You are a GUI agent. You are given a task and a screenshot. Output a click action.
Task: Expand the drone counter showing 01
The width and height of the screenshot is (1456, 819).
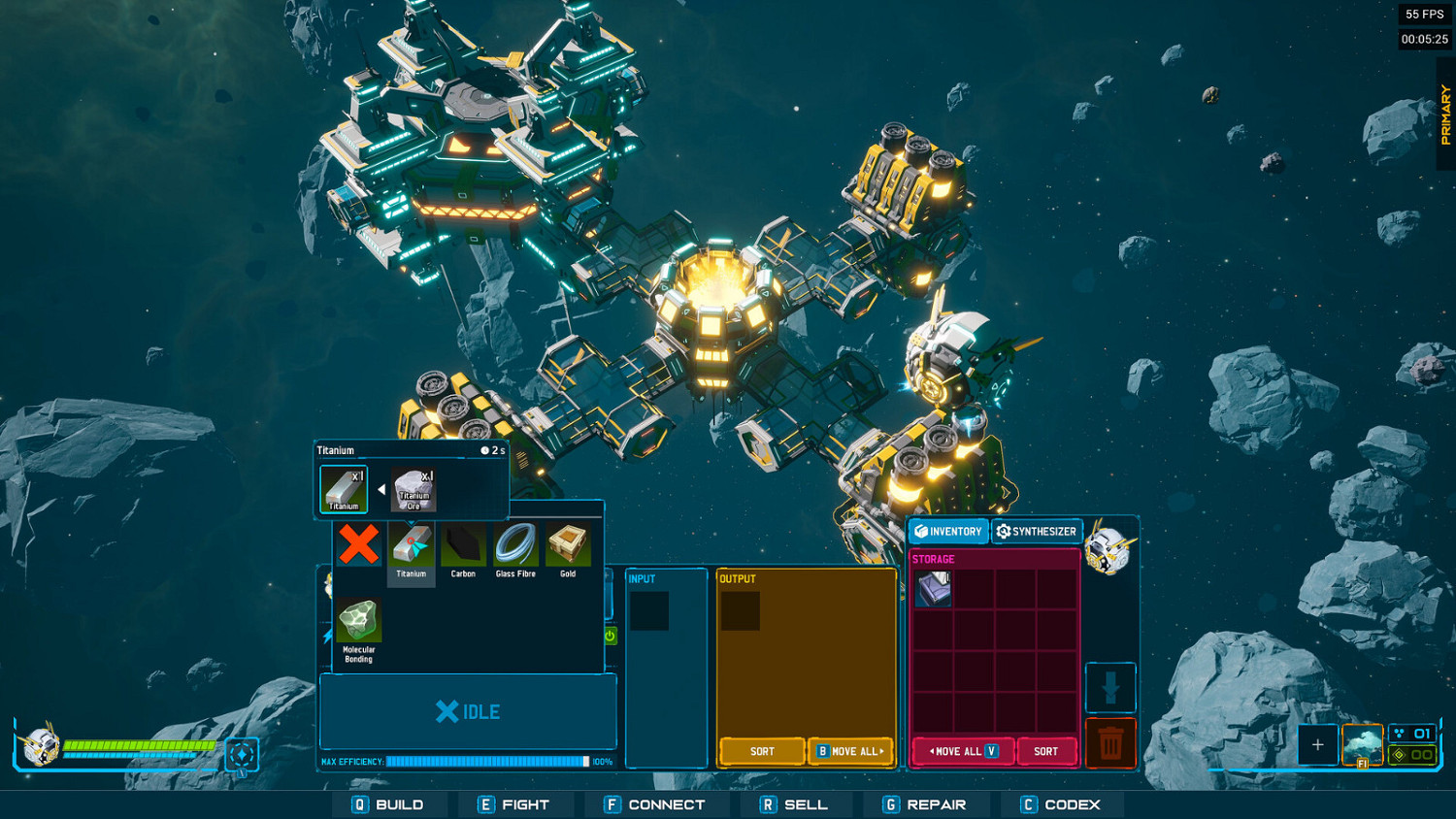[x=1413, y=736]
